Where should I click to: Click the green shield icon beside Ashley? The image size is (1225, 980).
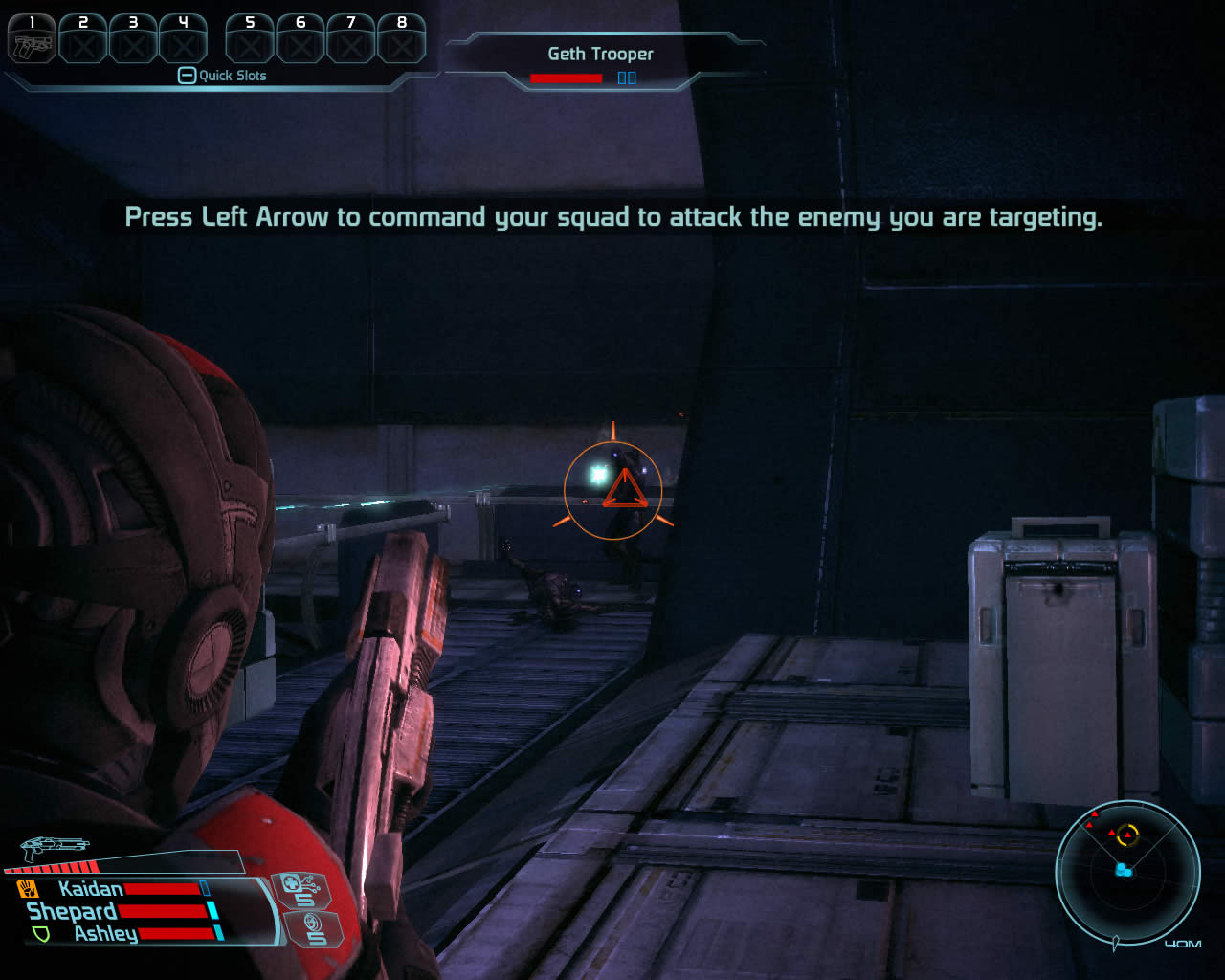click(x=41, y=933)
